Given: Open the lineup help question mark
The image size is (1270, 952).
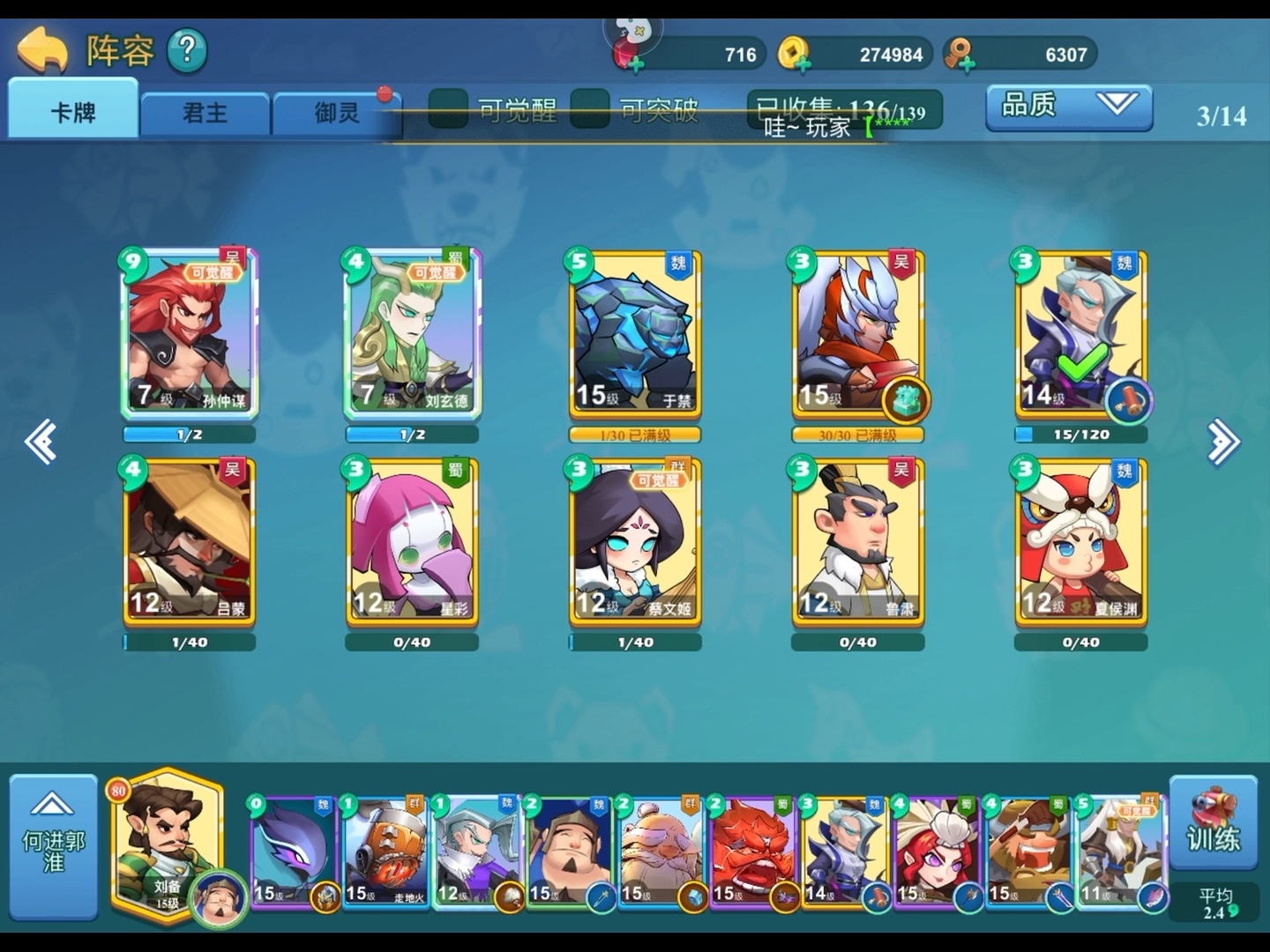Looking at the screenshot, I should pos(186,50).
